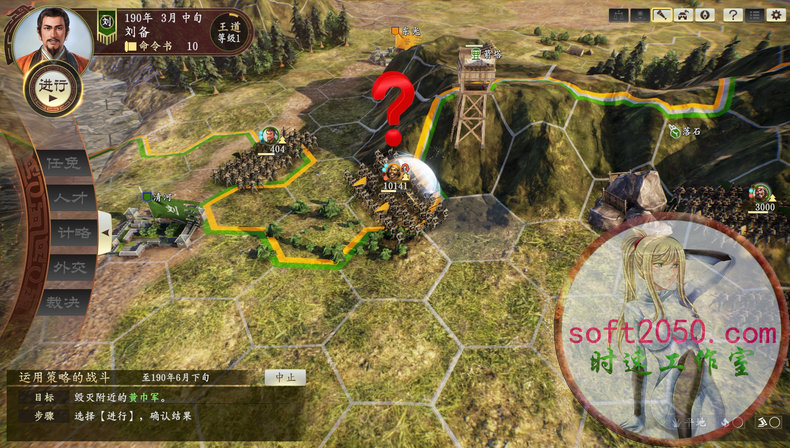Show help via question mark button
Screen dimensions: 790x448
coord(733,15)
